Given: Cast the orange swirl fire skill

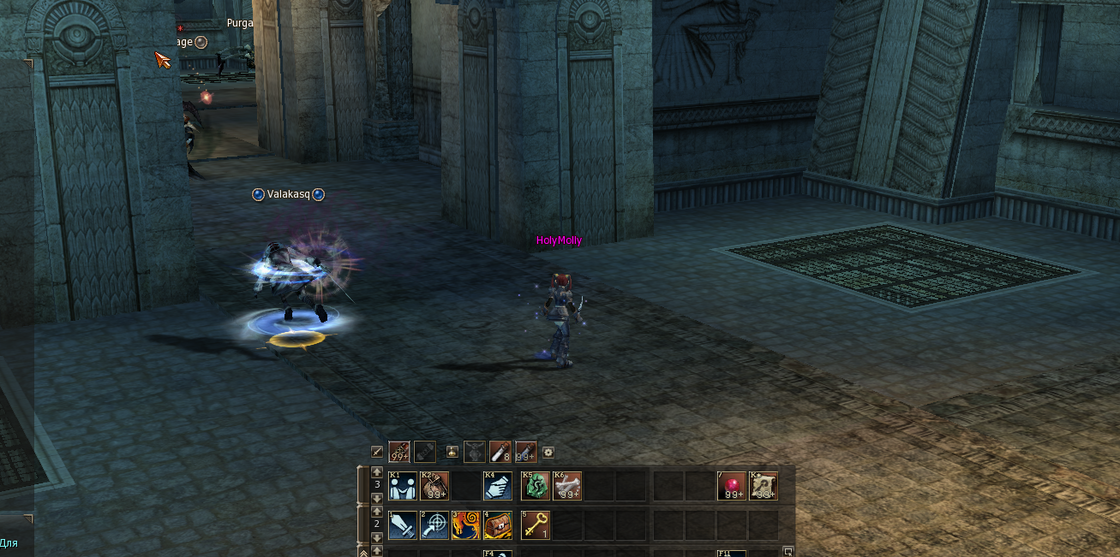Looking at the screenshot, I should point(467,524).
